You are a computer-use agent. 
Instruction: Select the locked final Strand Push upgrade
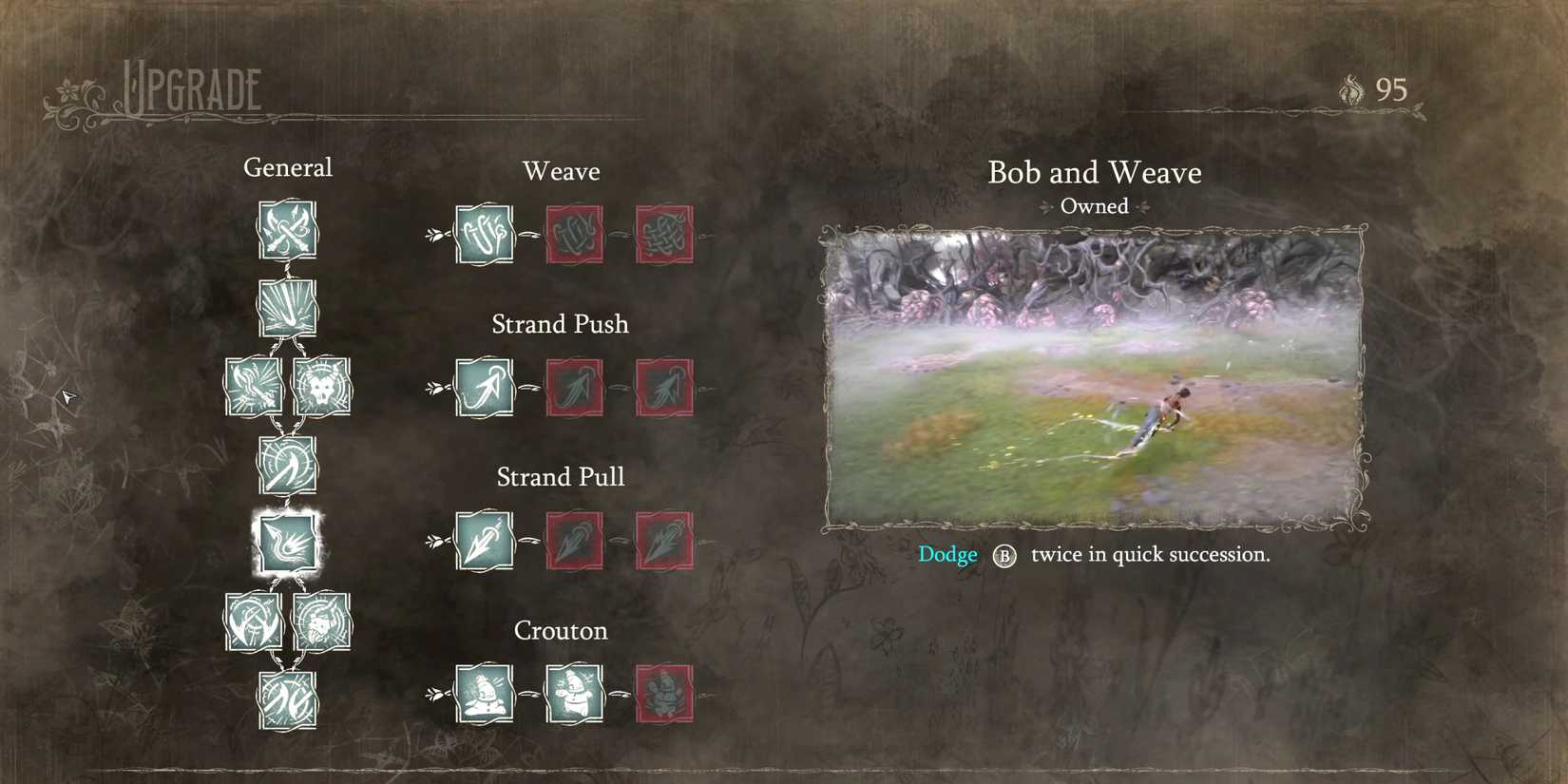point(664,390)
